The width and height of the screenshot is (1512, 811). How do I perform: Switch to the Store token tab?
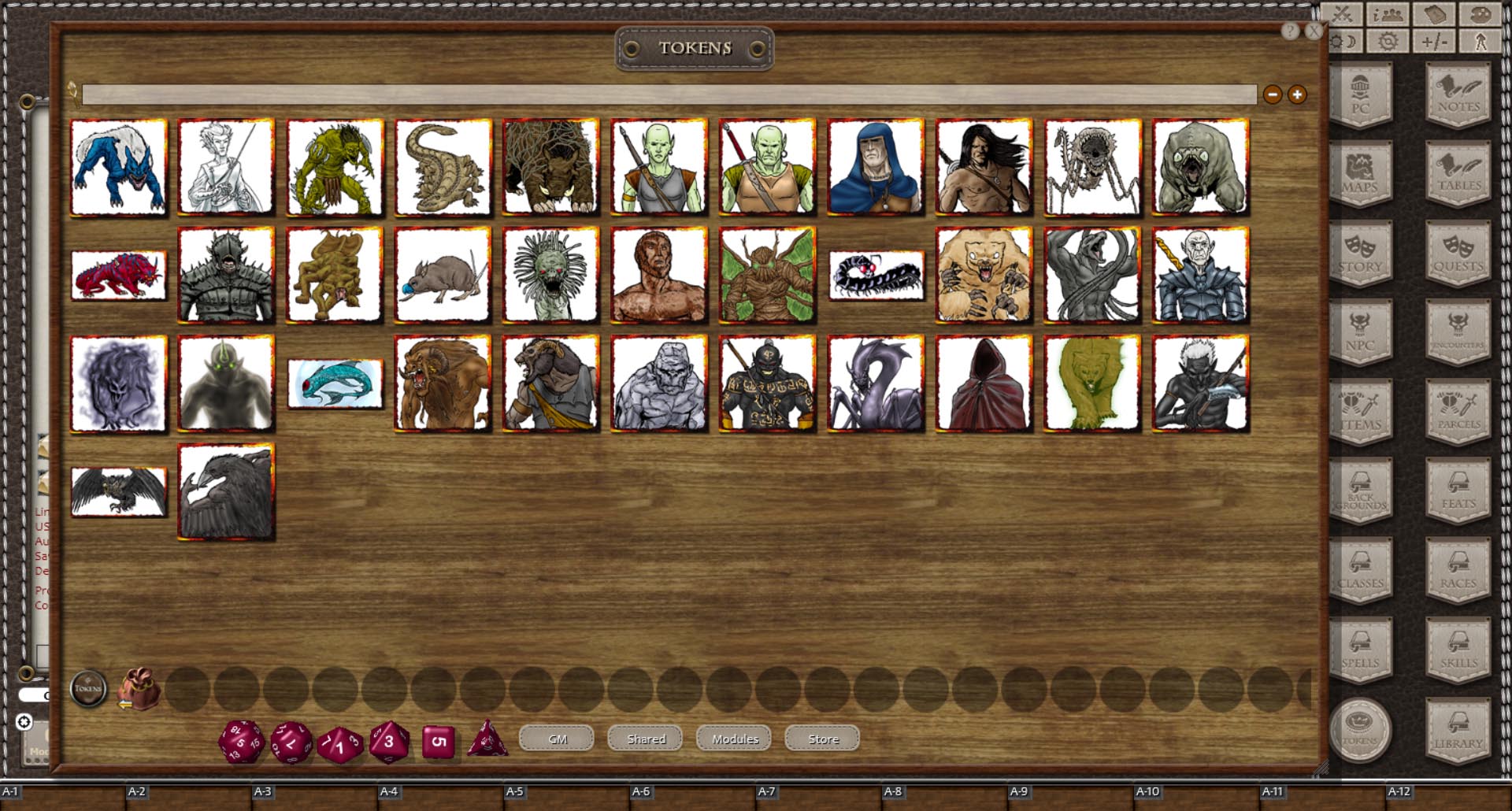click(x=821, y=739)
